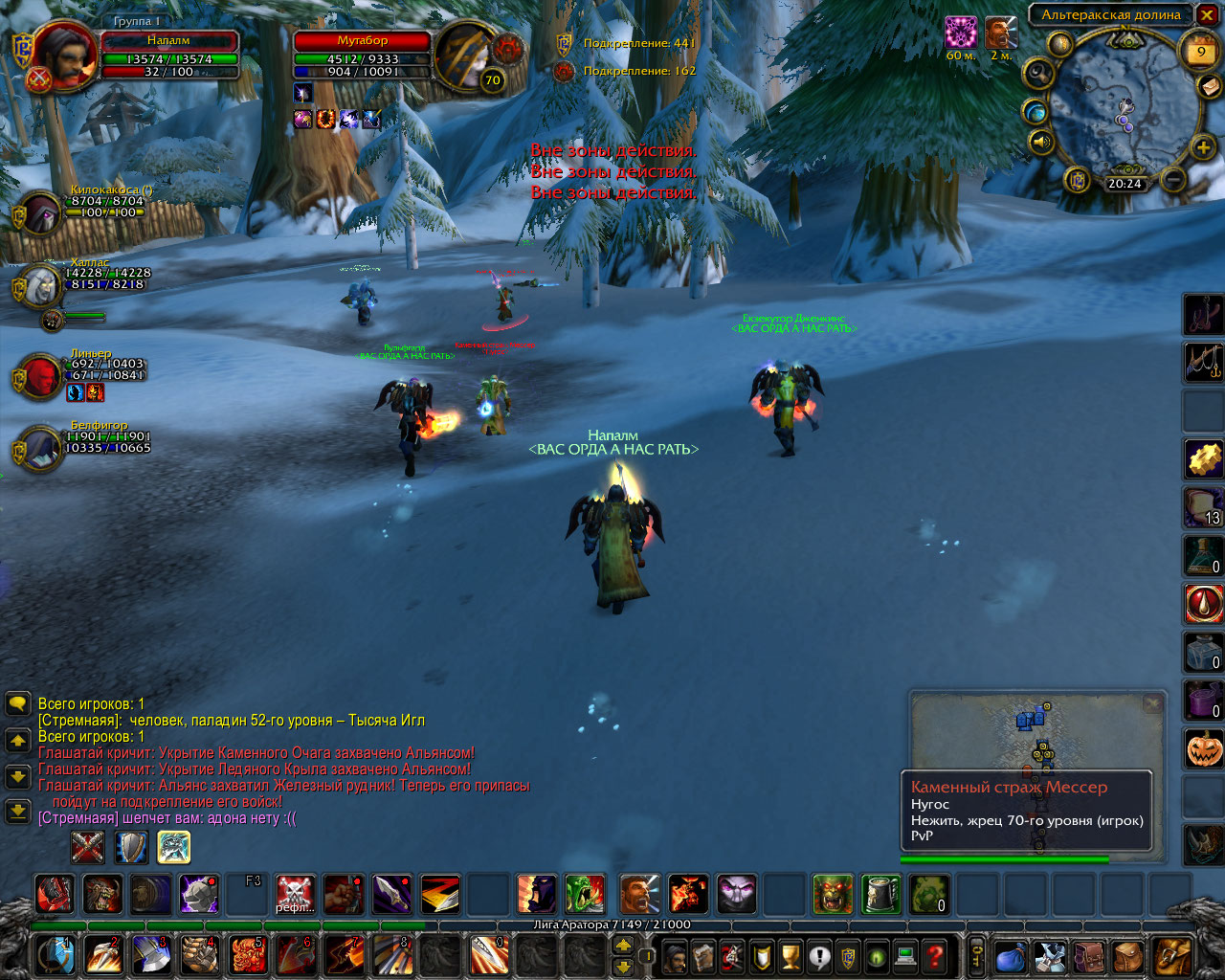Image resolution: width=1225 pixels, height=980 pixels.
Task: Toggle the minimap tracking magnifier button
Action: [x=1038, y=74]
